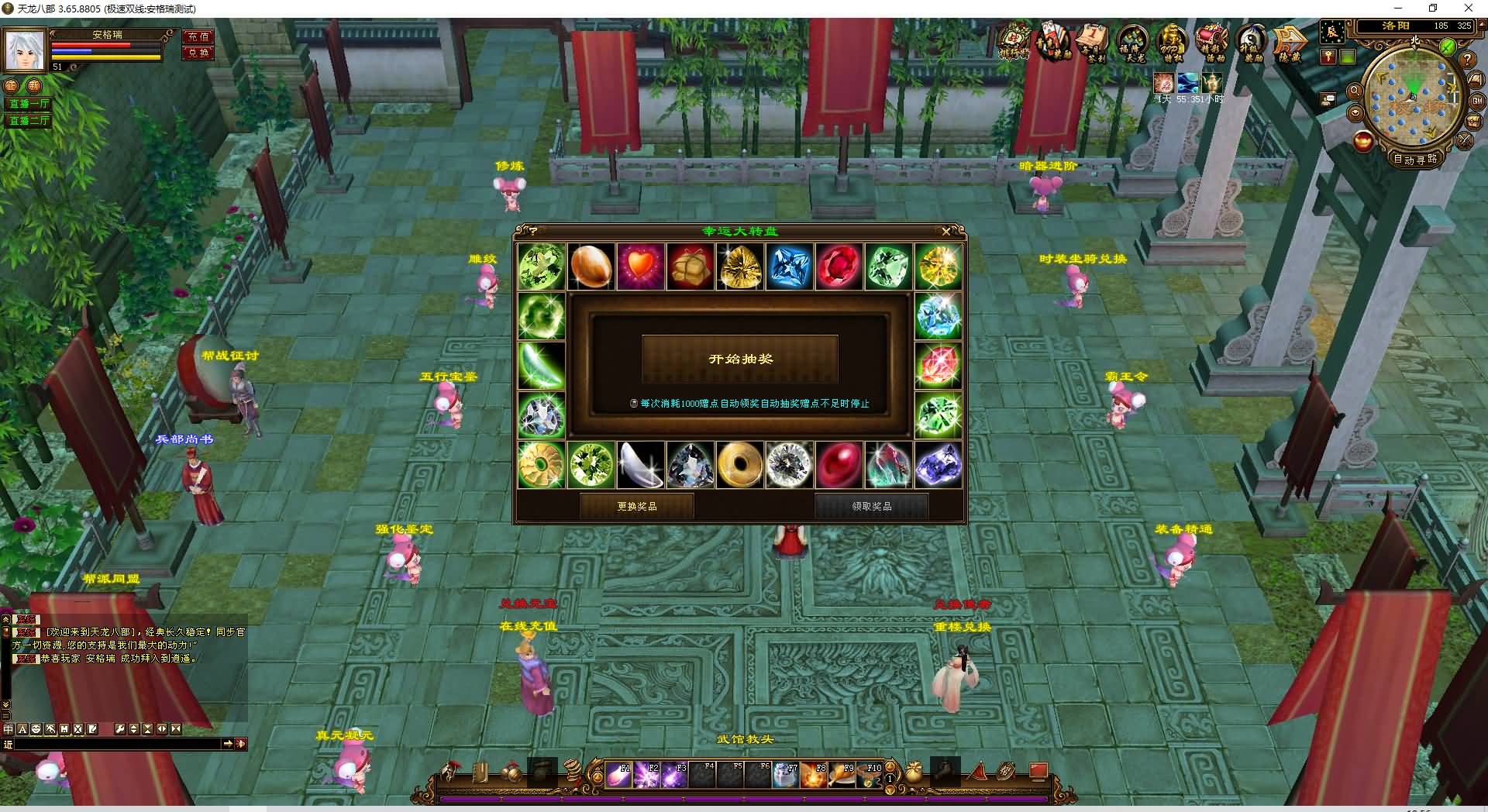Close the 幸运大转盘 lucky wheel window
Image resolution: width=1488 pixels, height=812 pixels.
click(x=945, y=231)
